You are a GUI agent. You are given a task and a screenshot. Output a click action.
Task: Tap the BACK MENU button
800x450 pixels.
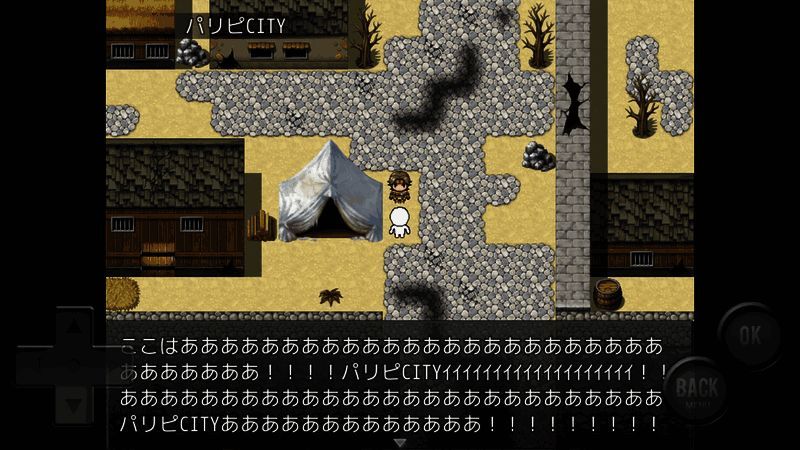point(697,391)
